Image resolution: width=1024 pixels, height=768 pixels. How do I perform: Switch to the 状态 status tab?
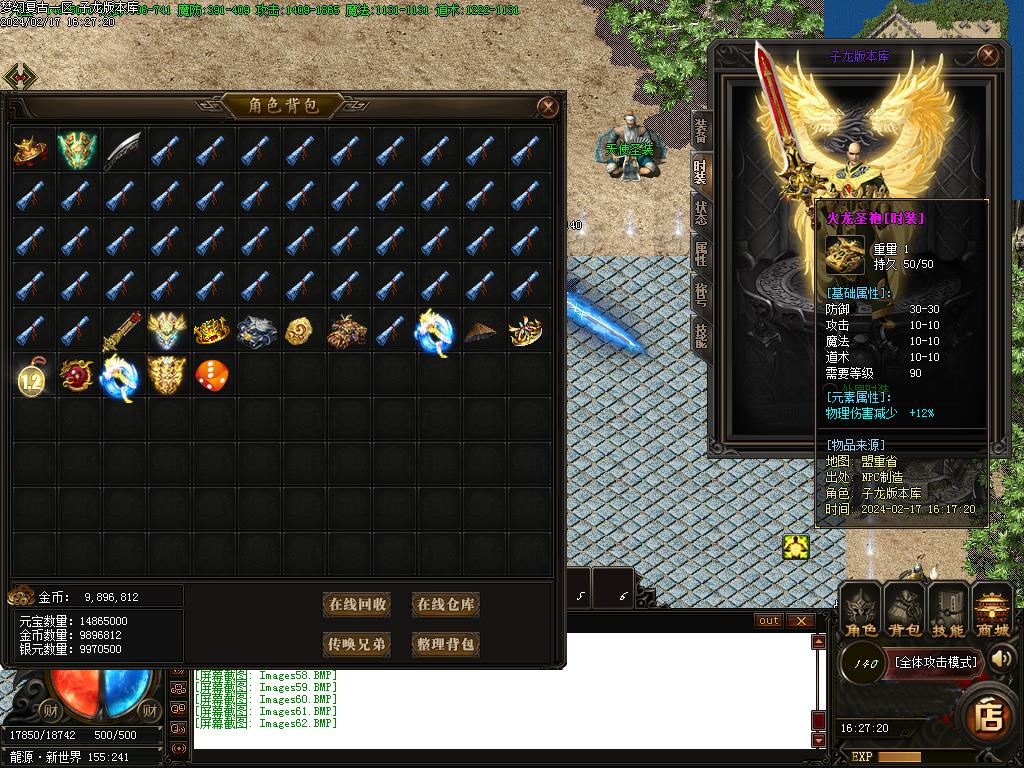tap(701, 211)
